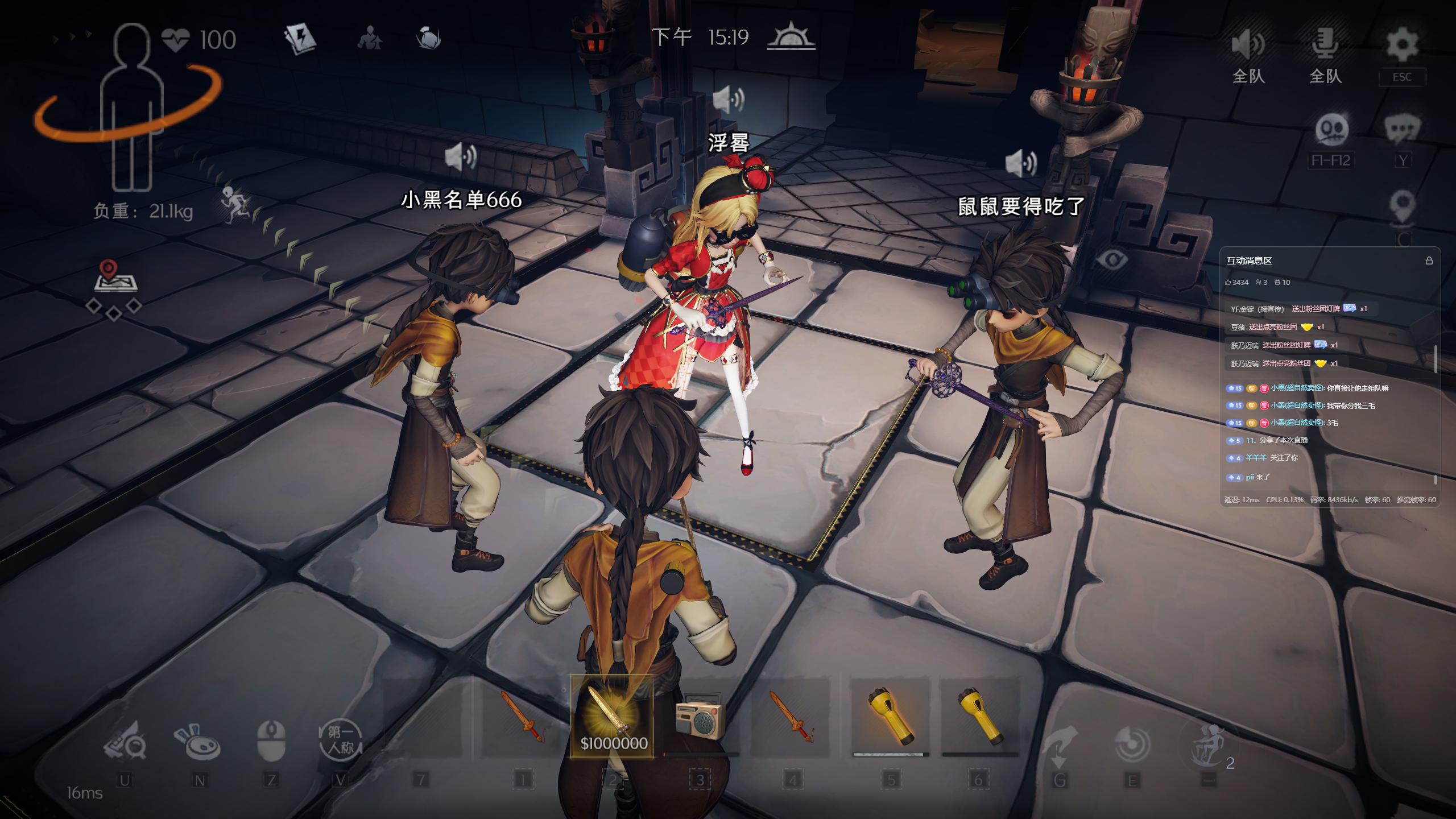Viewport: 1456px width, 819px height.
Task: Activate the magnifier scan icon above U
Action: point(125,741)
